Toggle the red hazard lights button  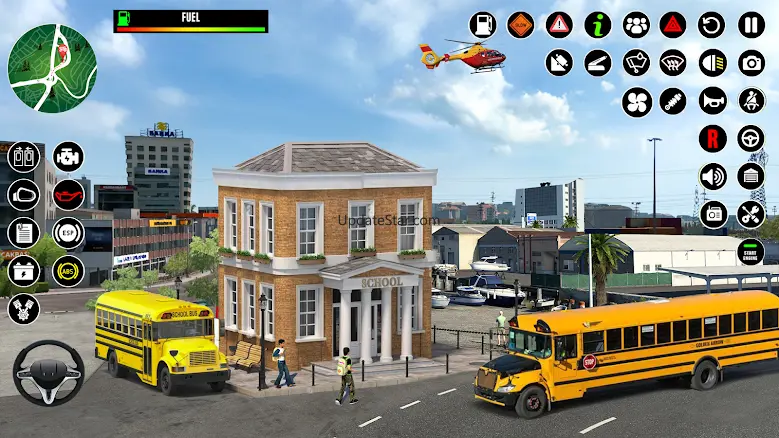pyautogui.click(x=673, y=25)
